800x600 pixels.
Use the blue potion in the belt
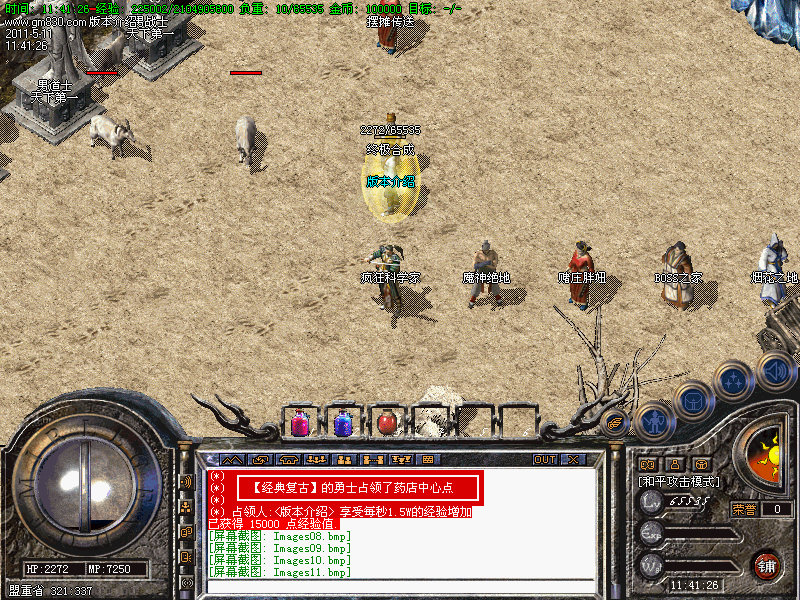pos(343,423)
